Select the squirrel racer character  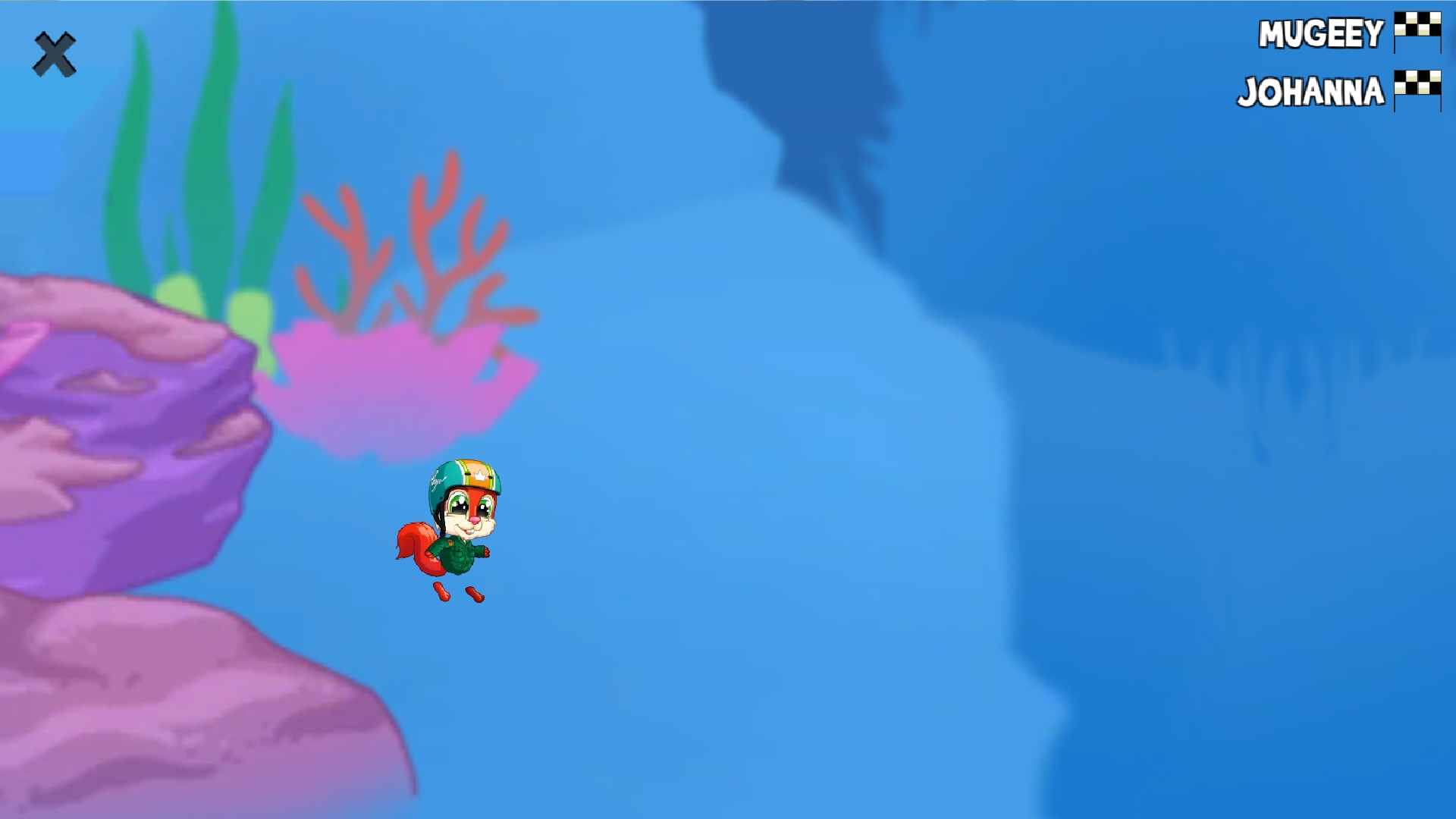[x=455, y=531]
